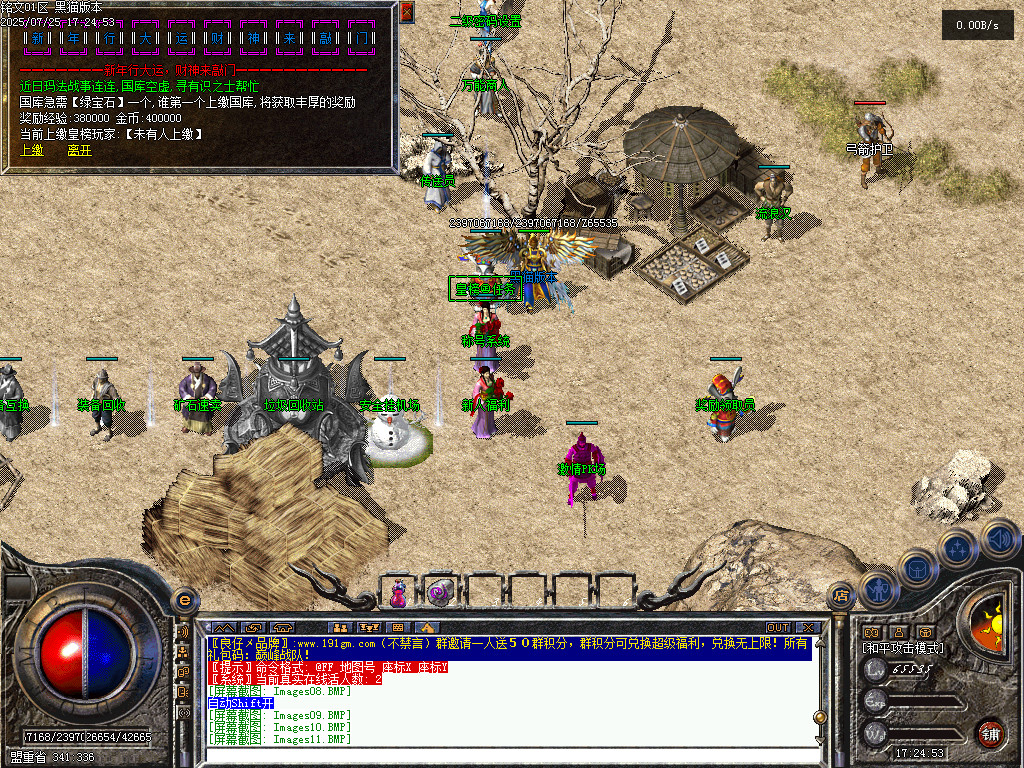The height and width of the screenshot is (768, 1024).
Task: Choose the 离开 (leave) dialogue option
Action: click(79, 150)
